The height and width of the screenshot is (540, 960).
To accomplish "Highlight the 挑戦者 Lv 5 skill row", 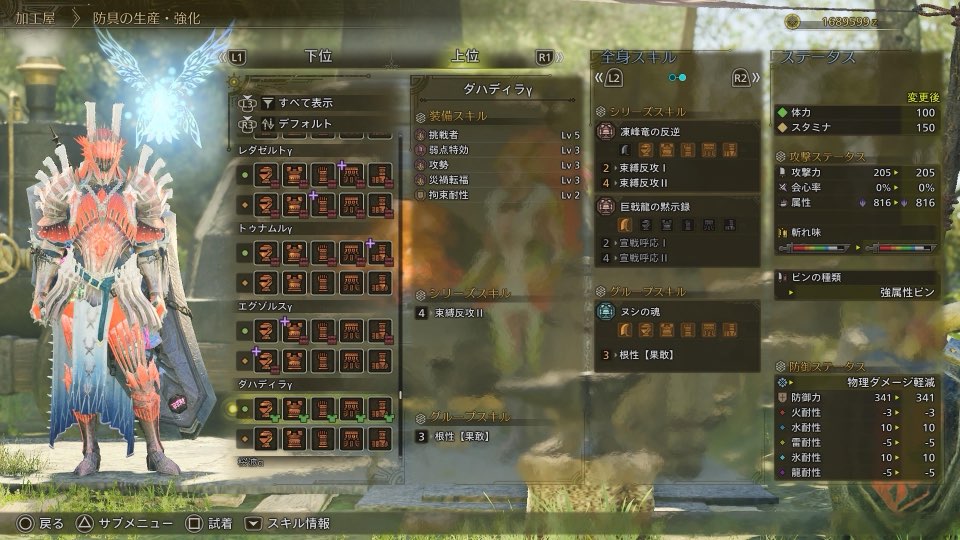I will [x=497, y=134].
